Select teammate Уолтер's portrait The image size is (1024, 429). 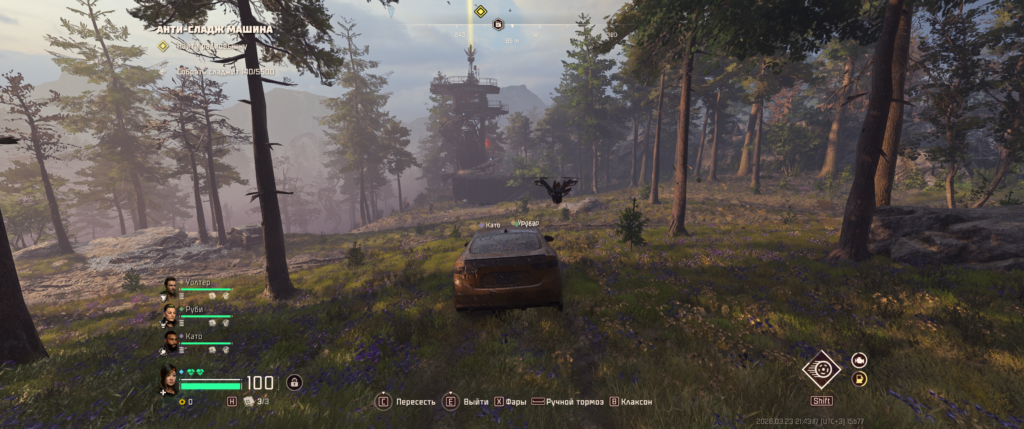click(x=170, y=286)
